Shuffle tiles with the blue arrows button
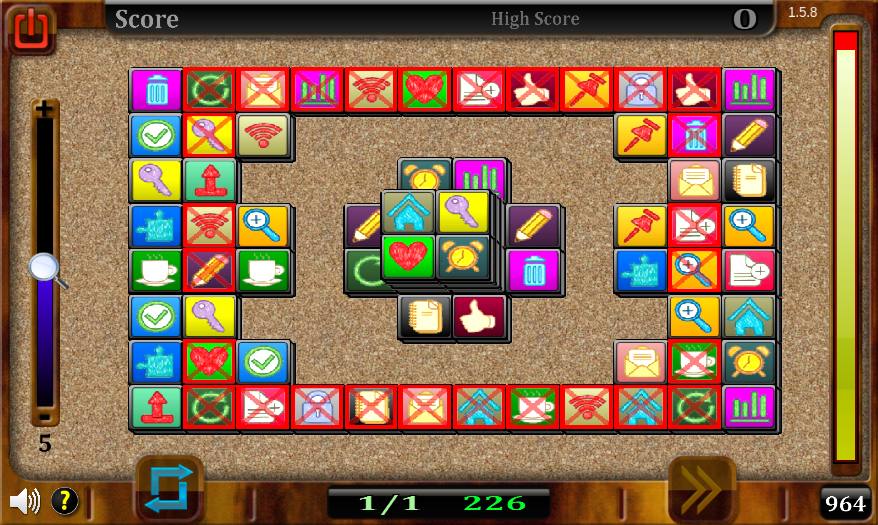The height and width of the screenshot is (525, 878). click(168, 489)
